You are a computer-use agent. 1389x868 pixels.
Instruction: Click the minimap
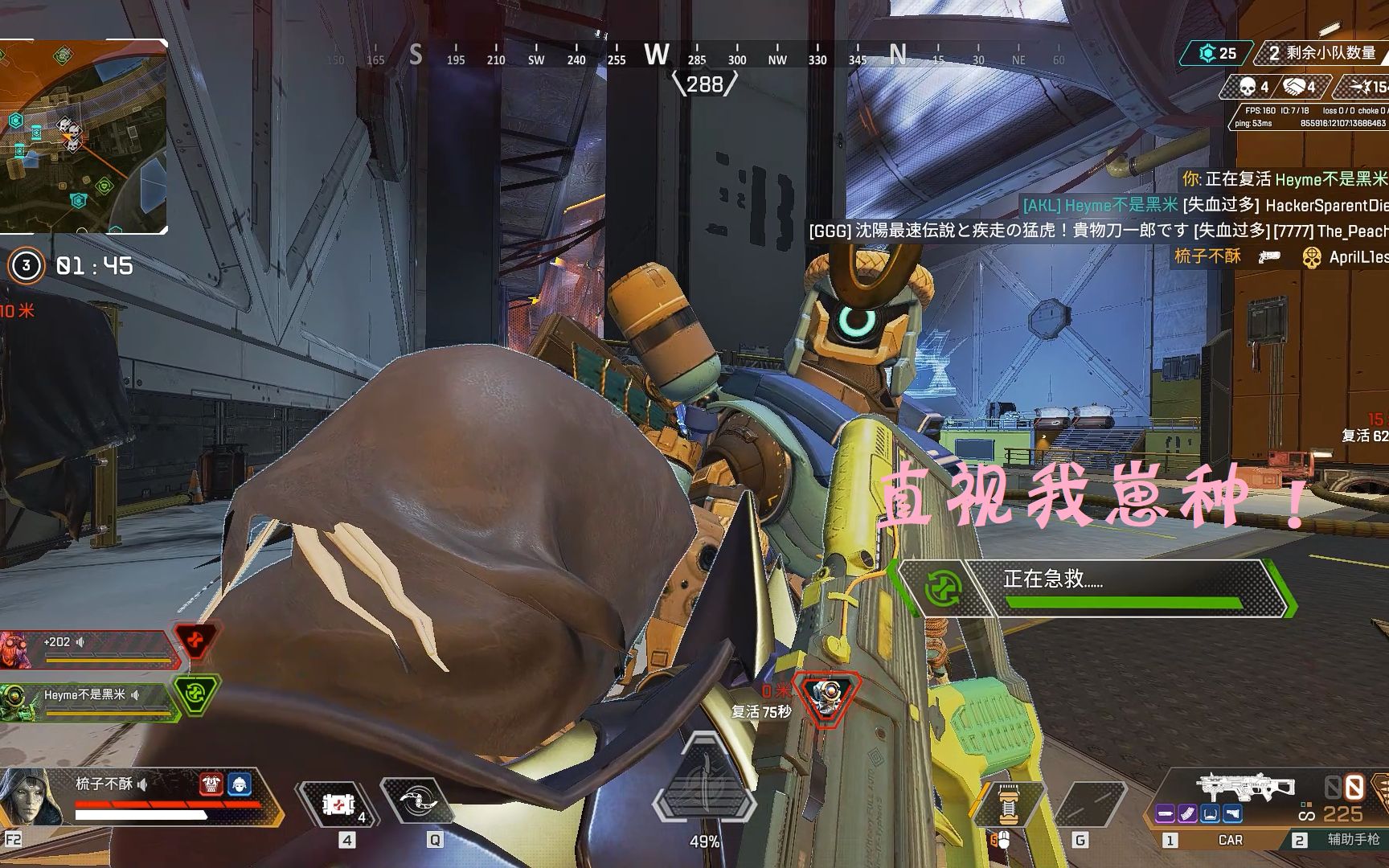(84, 137)
